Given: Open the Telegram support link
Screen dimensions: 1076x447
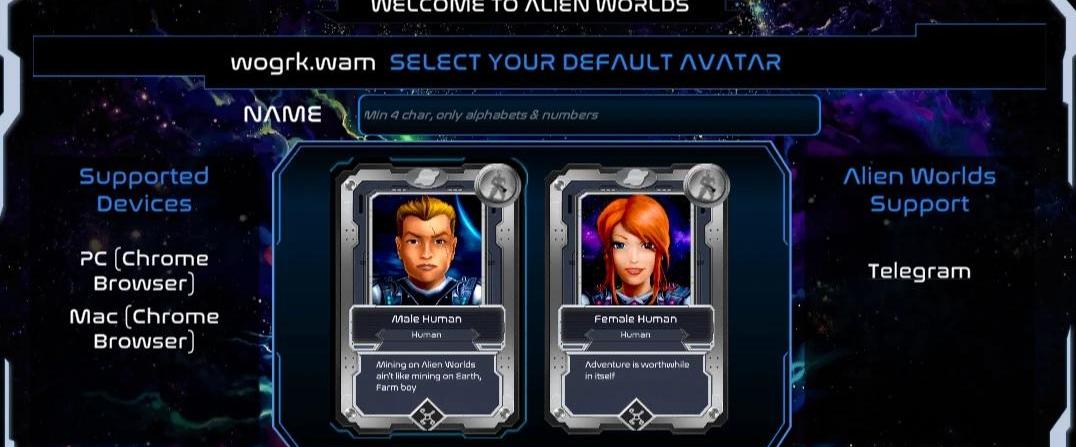Looking at the screenshot, I should tap(919, 271).
